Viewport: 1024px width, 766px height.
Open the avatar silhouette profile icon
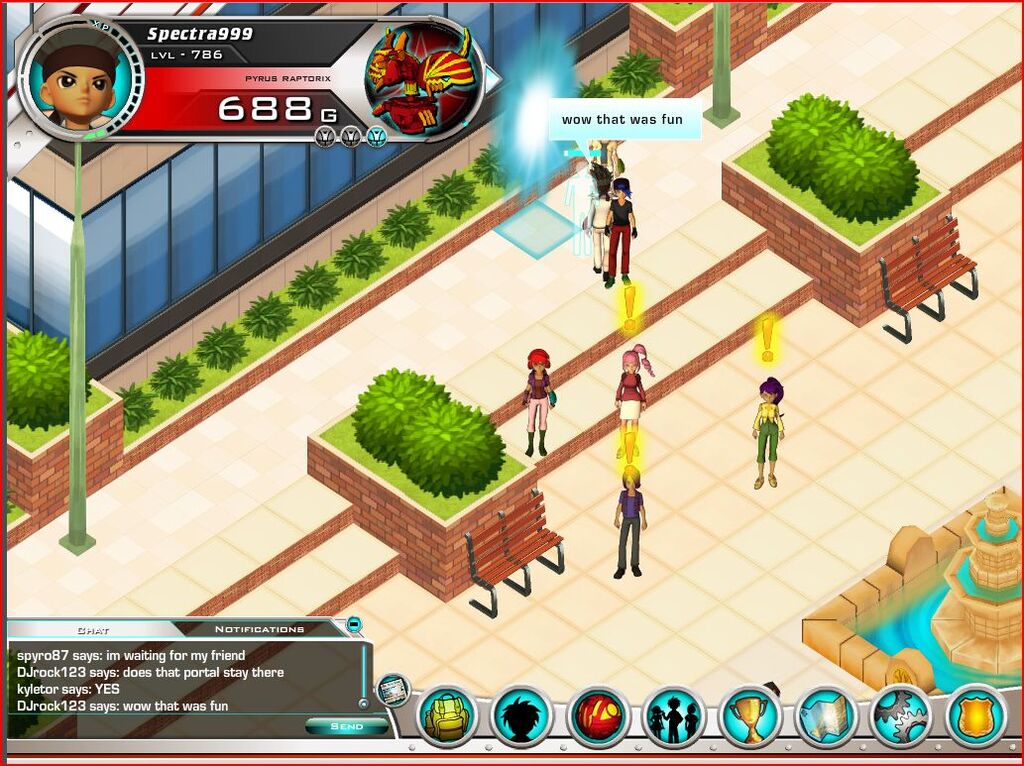click(521, 716)
